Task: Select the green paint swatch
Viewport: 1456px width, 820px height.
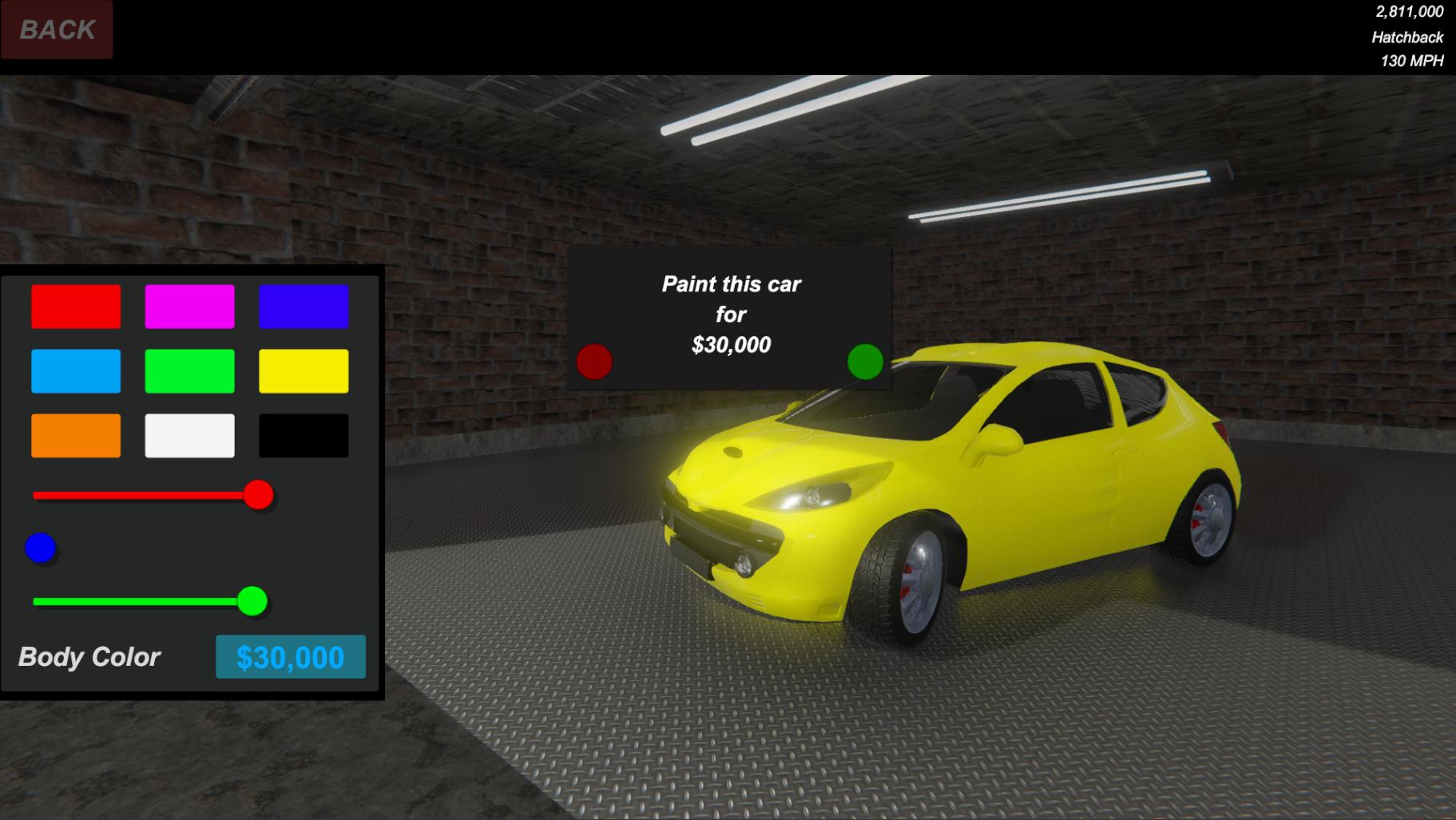Action: coord(188,370)
